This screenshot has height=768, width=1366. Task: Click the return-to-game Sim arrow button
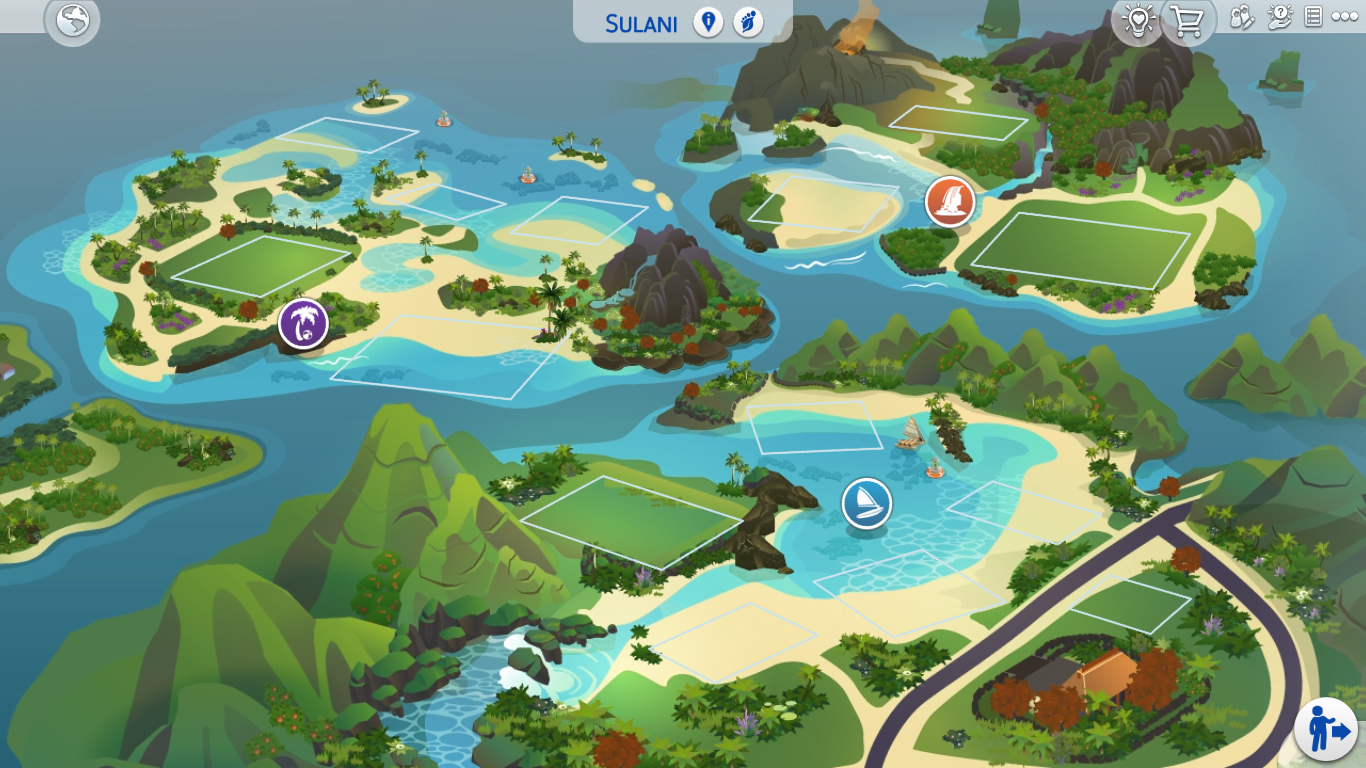click(x=1327, y=729)
